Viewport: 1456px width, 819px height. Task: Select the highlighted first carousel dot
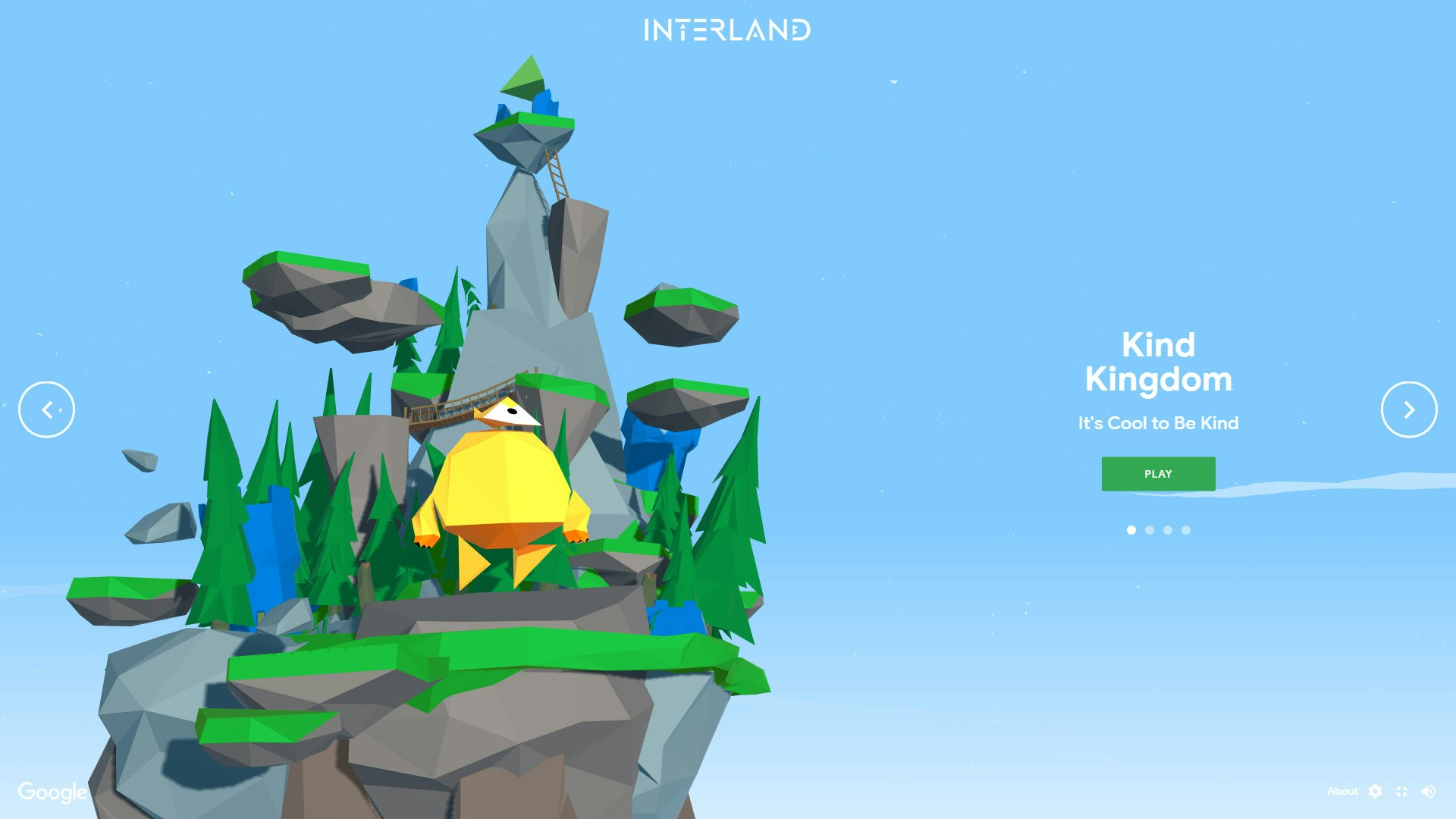coord(1131,530)
